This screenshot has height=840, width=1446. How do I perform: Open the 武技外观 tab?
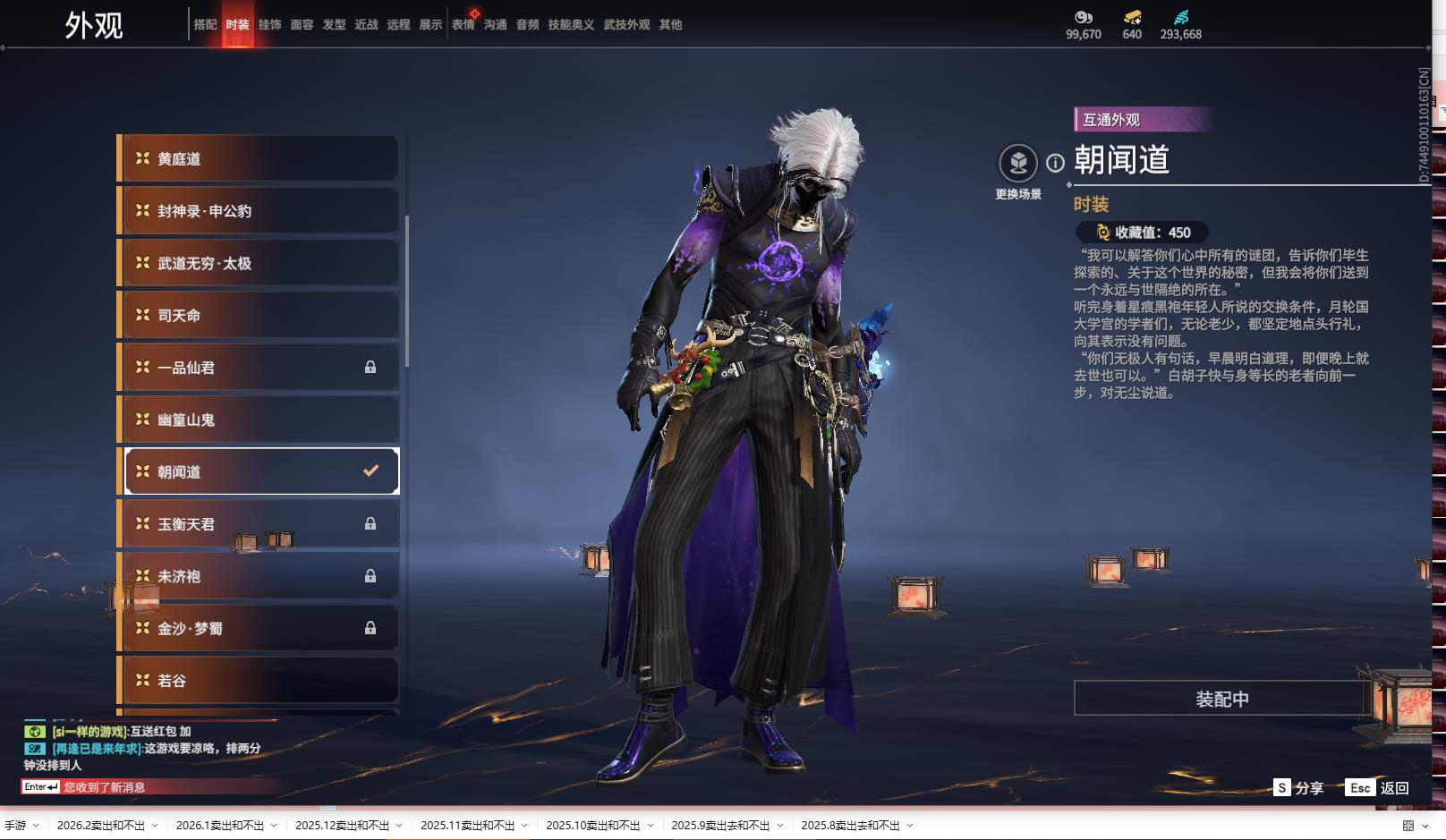626,25
